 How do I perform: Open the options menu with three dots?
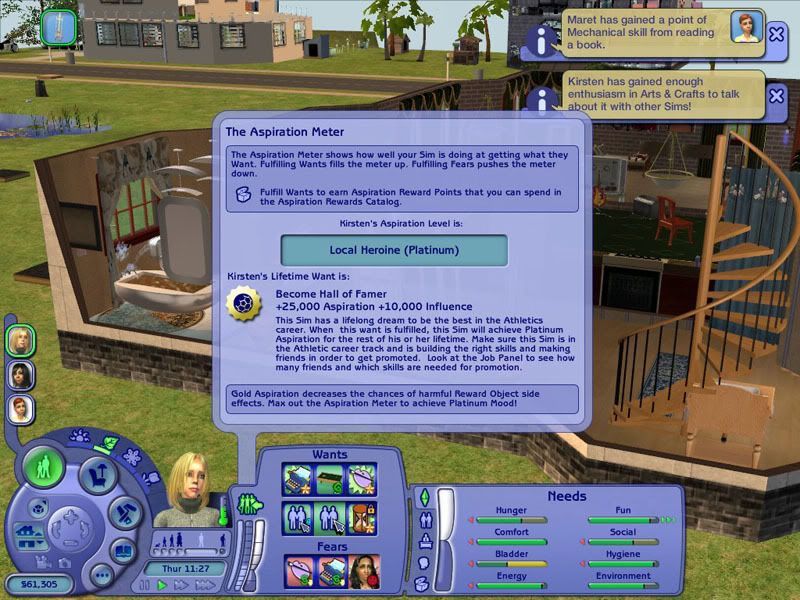tap(100, 574)
